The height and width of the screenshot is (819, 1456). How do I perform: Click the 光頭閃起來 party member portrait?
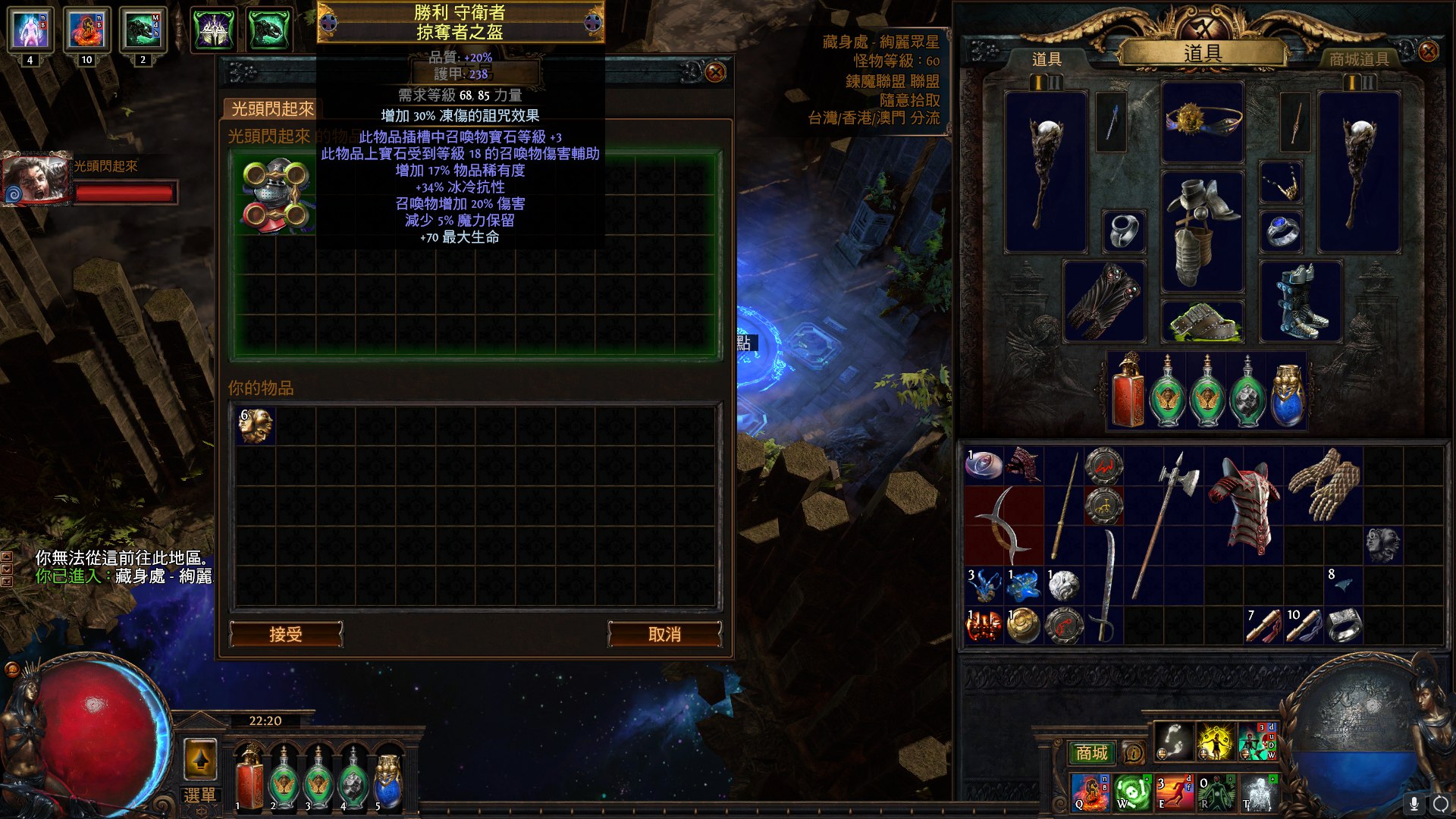coord(35,180)
